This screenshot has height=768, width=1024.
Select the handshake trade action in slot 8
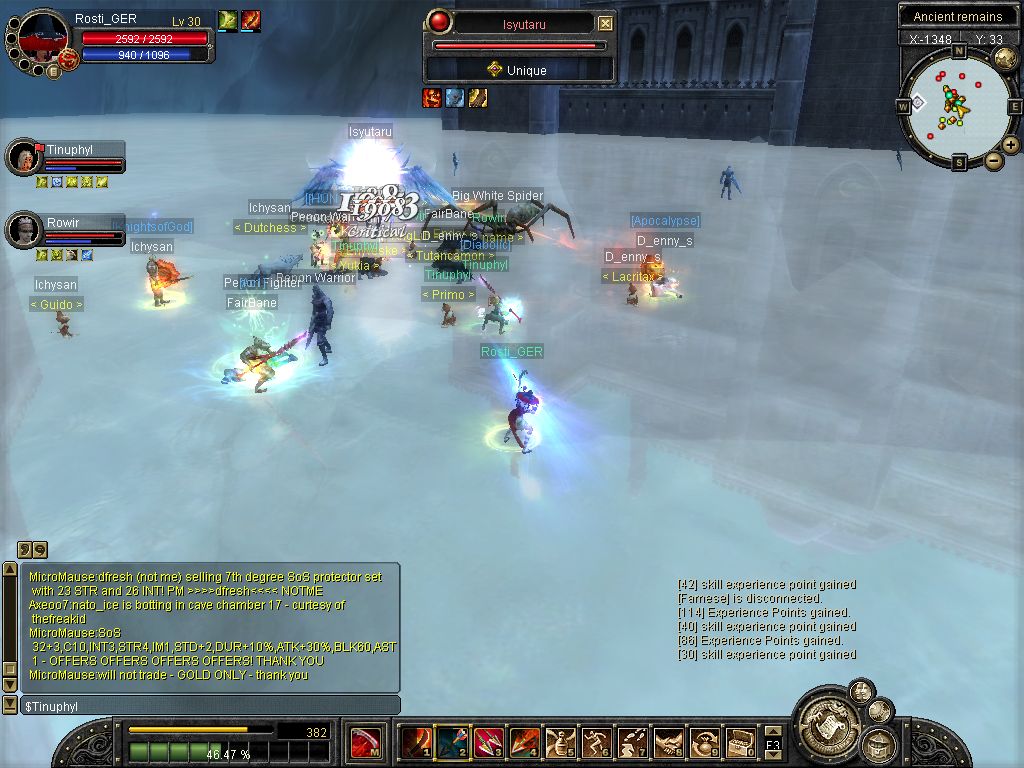[669, 742]
